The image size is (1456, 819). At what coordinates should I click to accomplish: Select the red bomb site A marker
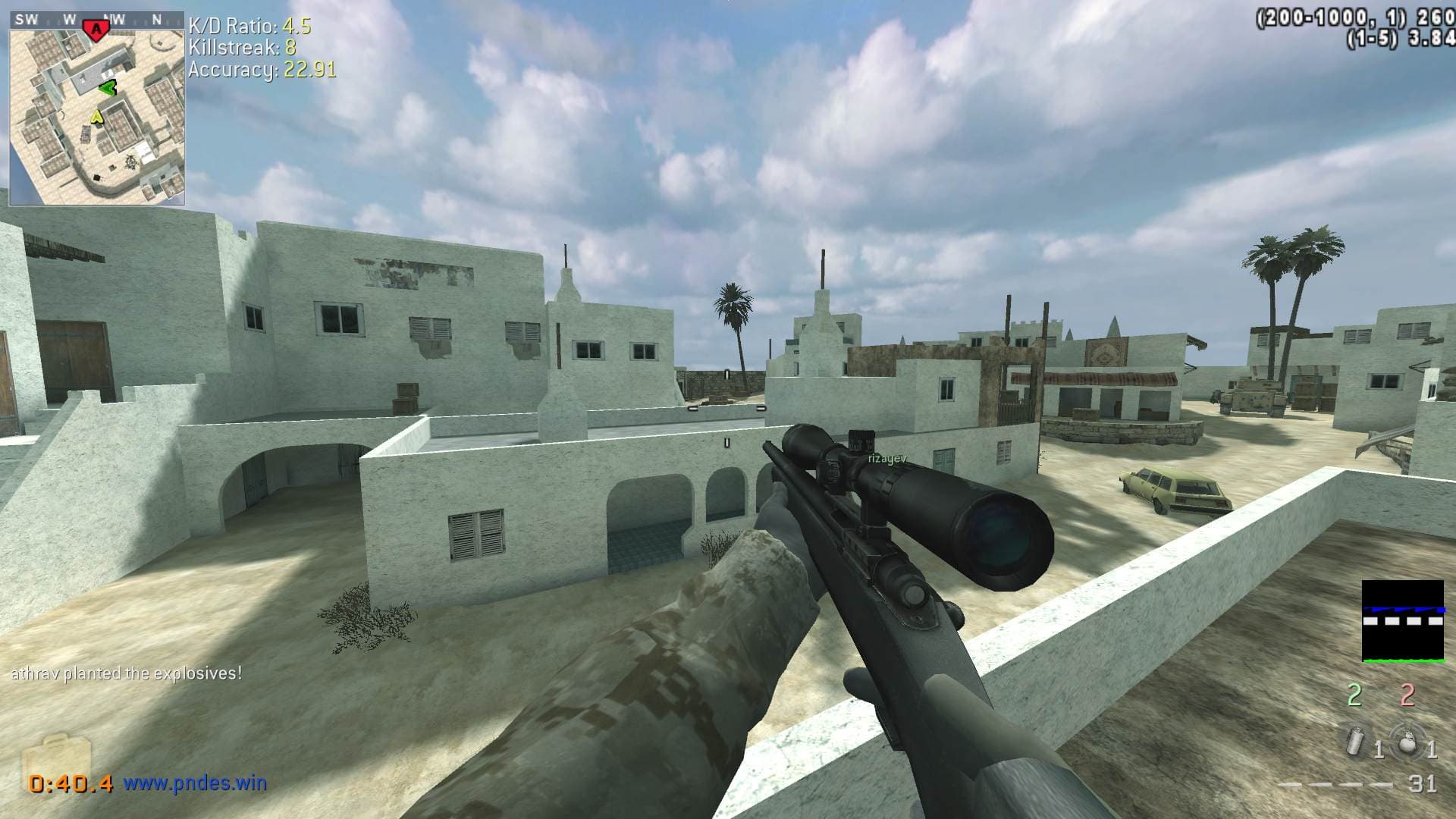pyautogui.click(x=96, y=29)
